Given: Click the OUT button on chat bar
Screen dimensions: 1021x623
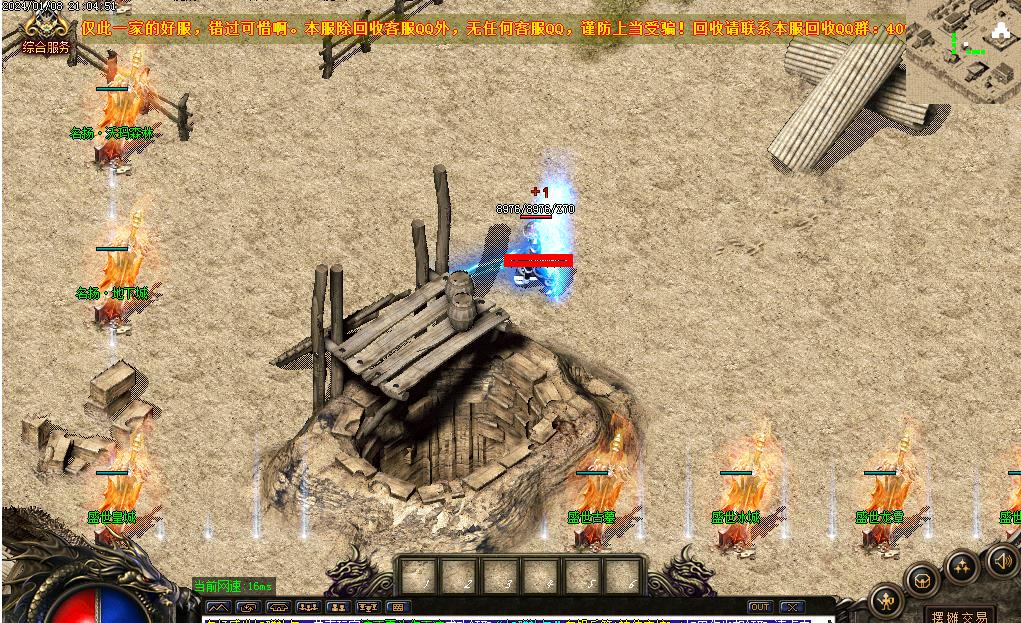Looking at the screenshot, I should coord(760,607).
